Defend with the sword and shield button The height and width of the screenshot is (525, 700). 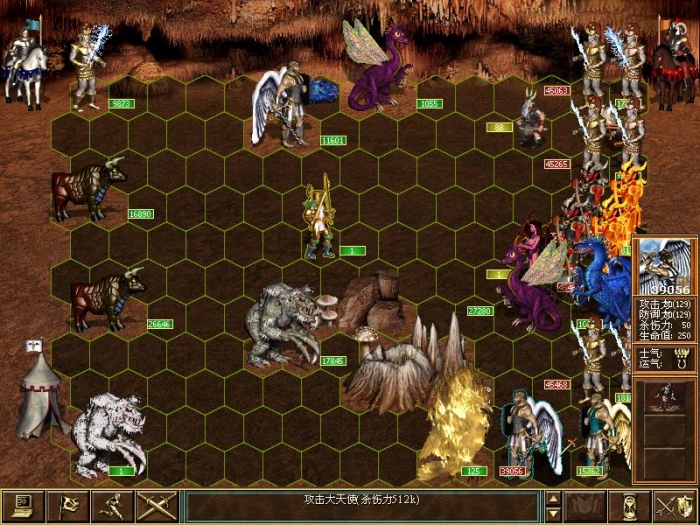673,506
